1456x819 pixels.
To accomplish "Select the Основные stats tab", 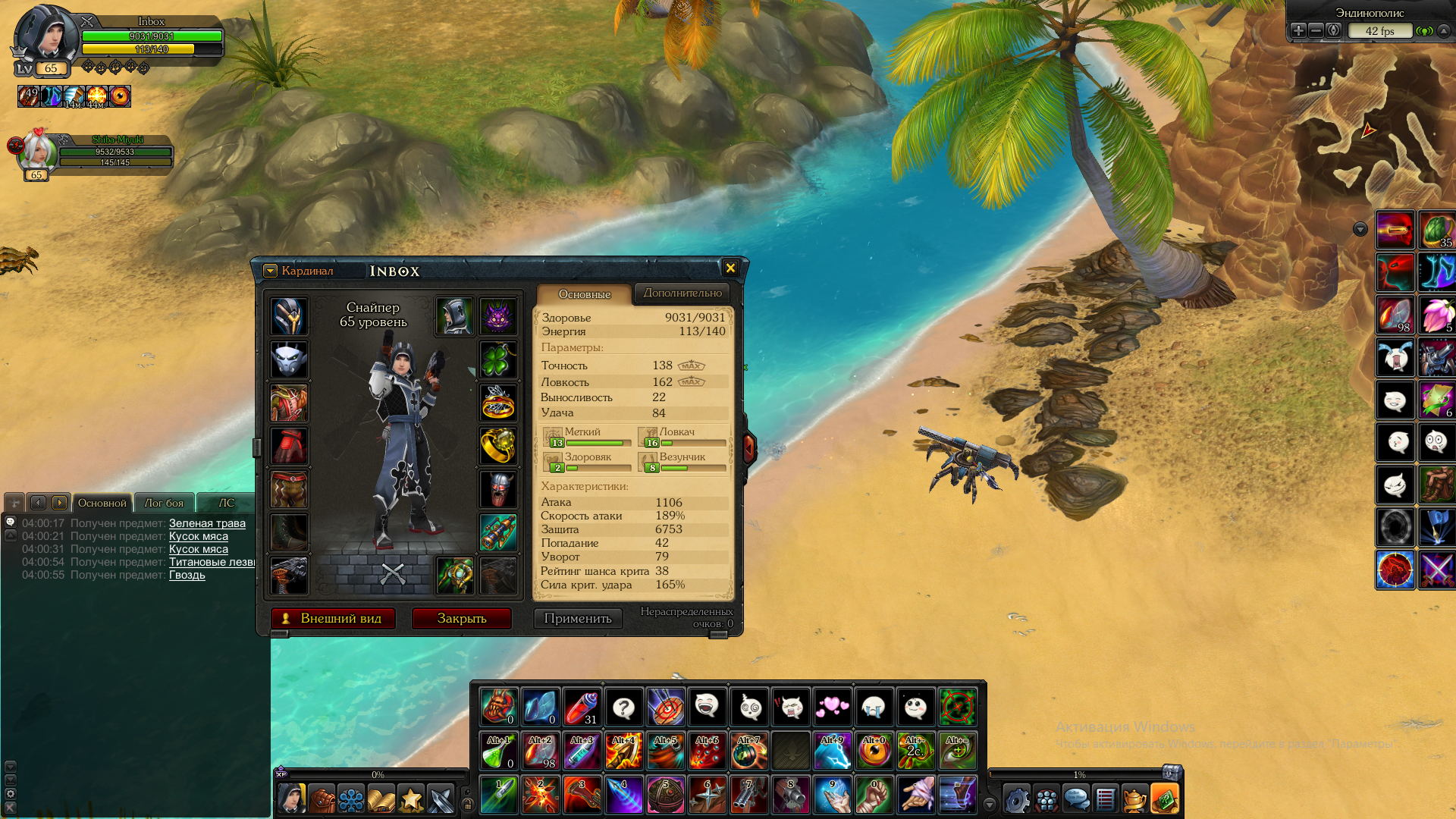I will tap(584, 294).
